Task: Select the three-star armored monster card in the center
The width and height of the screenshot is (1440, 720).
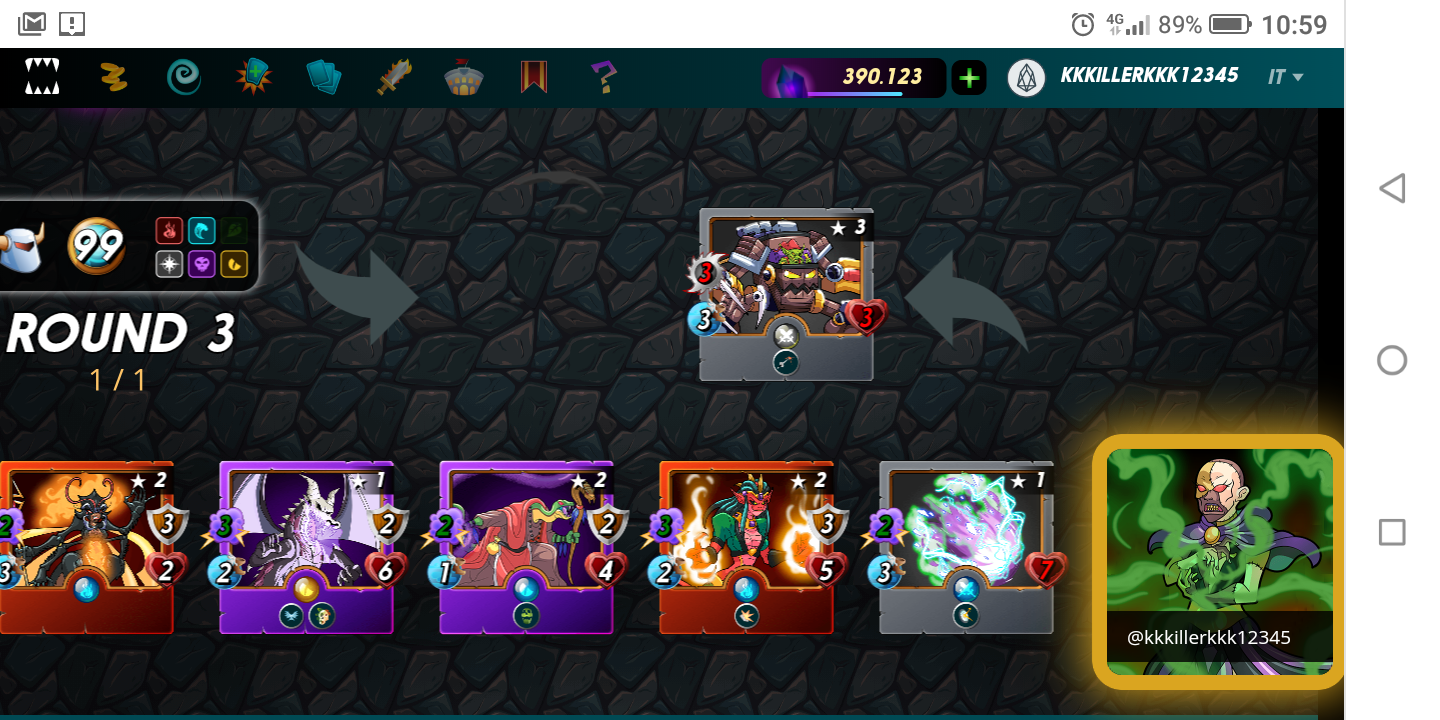Action: 786,294
